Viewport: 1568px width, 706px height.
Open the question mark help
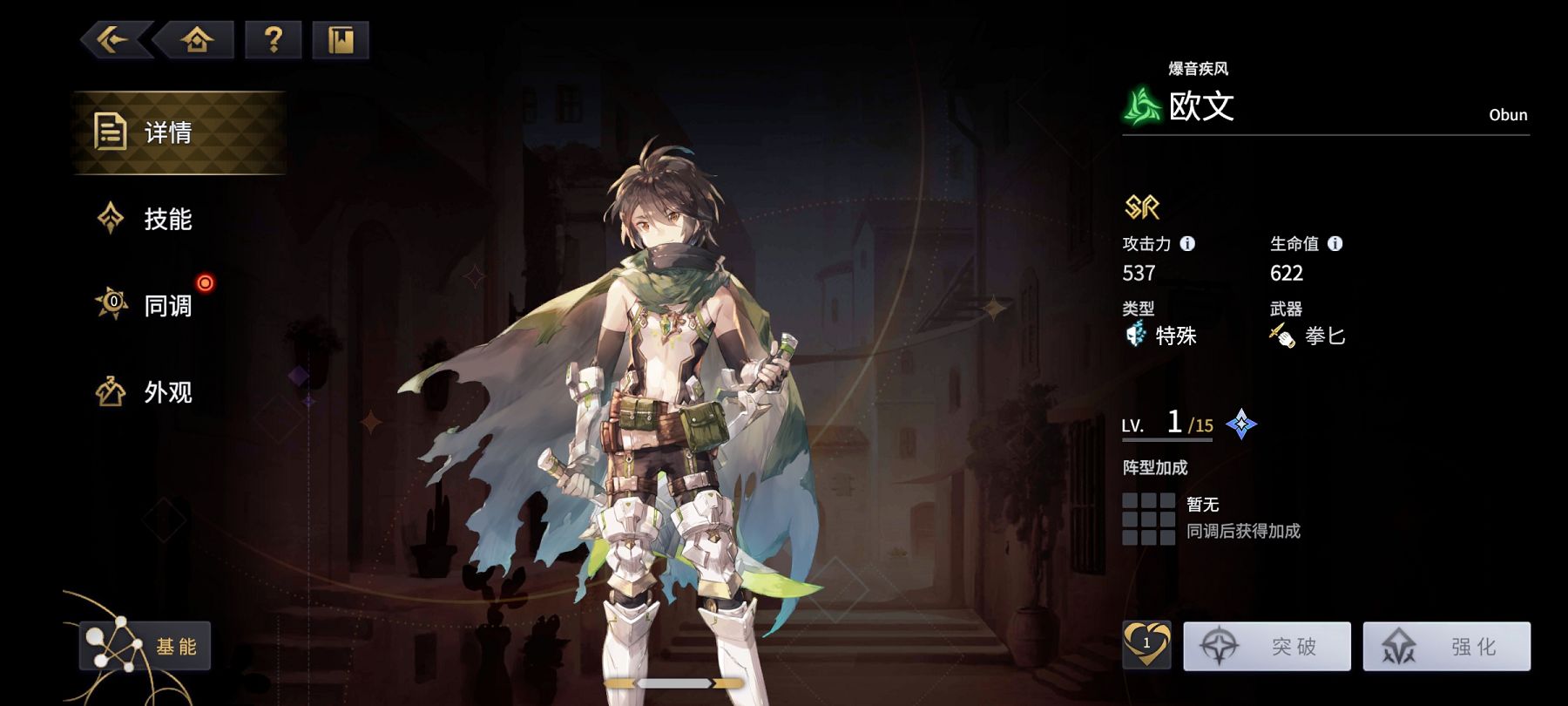pyautogui.click(x=274, y=40)
